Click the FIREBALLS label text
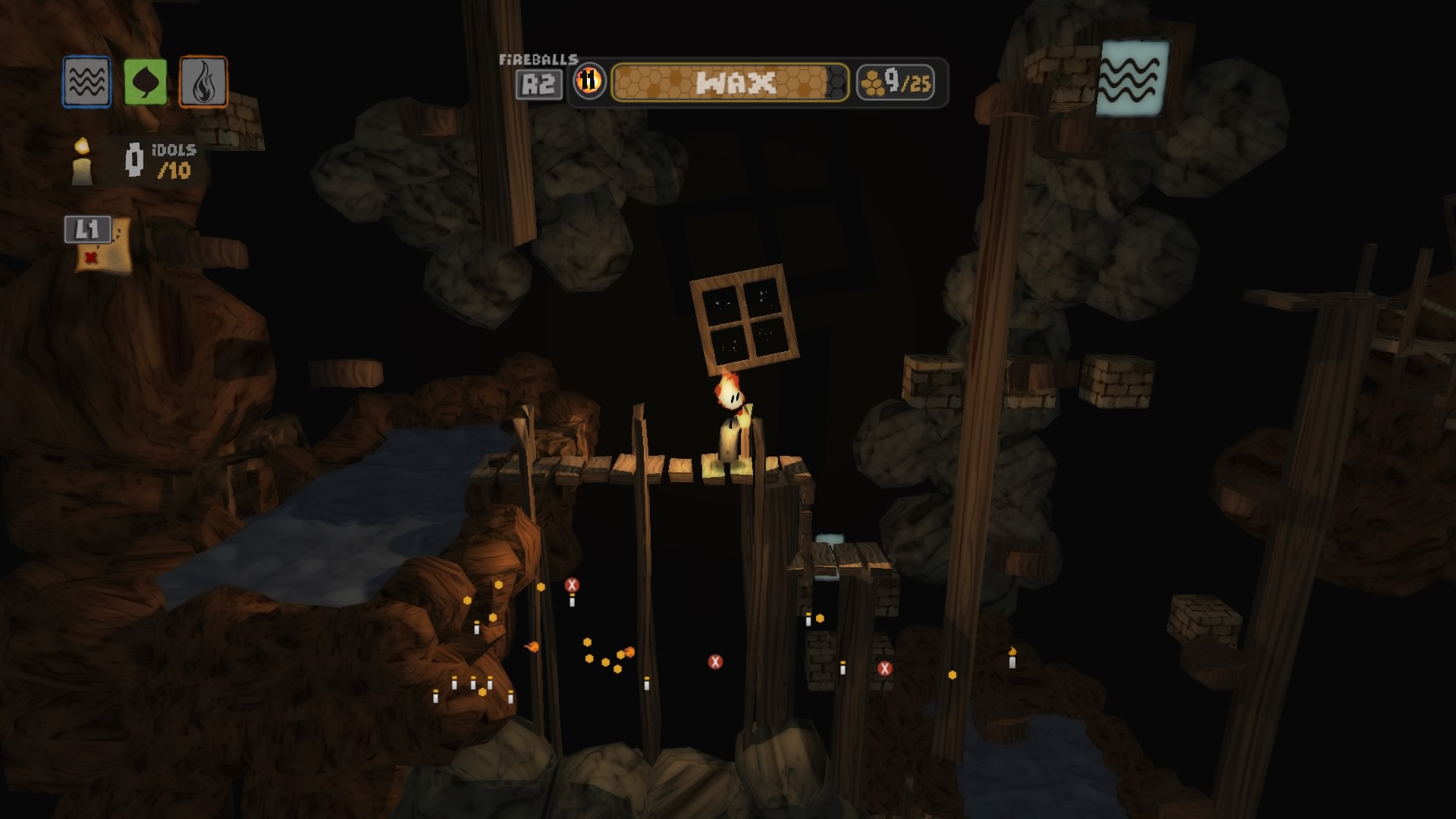1456x819 pixels. coord(539,58)
